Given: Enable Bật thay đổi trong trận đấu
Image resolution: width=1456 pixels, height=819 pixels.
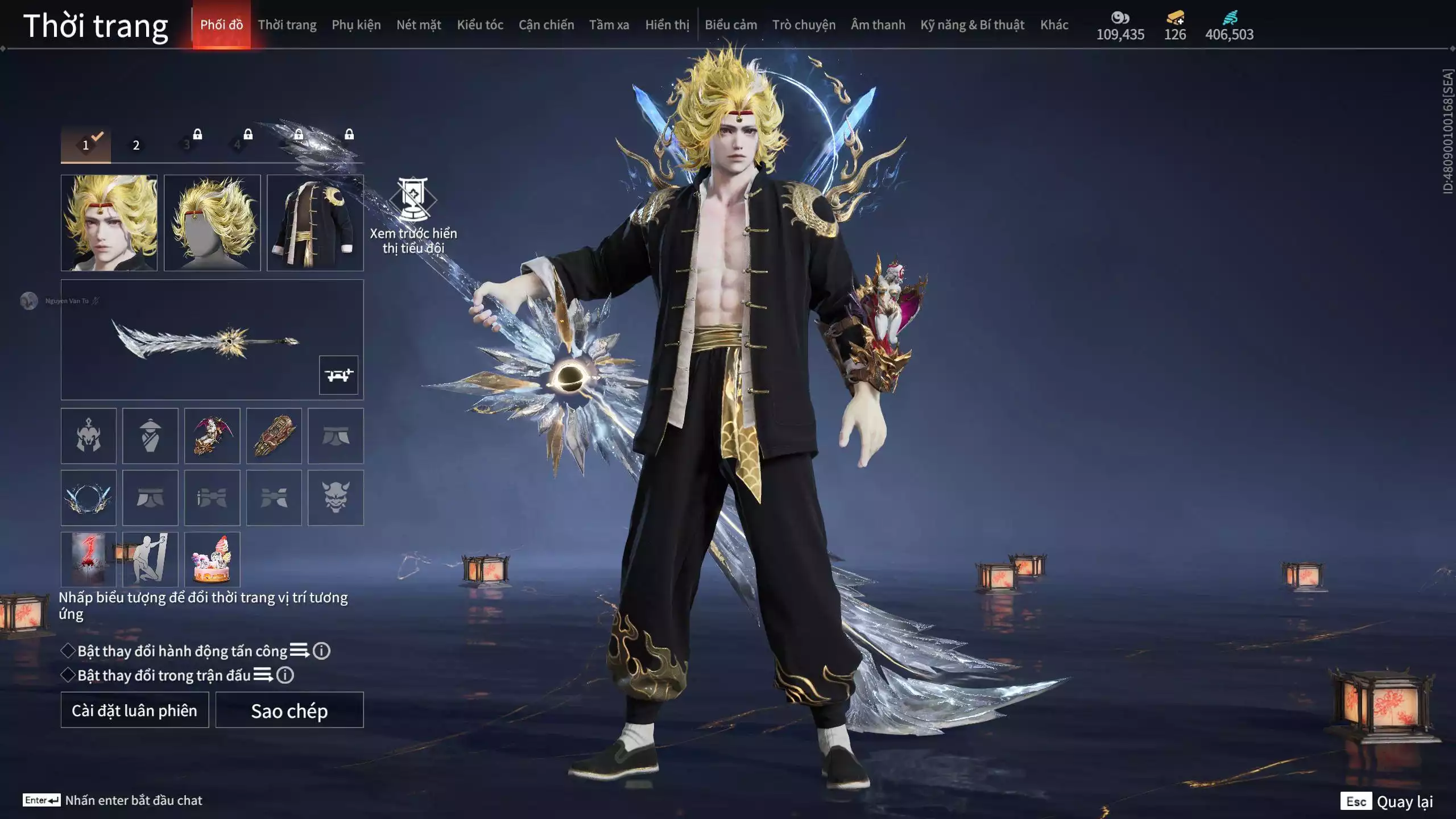Looking at the screenshot, I should pyautogui.click(x=68, y=675).
